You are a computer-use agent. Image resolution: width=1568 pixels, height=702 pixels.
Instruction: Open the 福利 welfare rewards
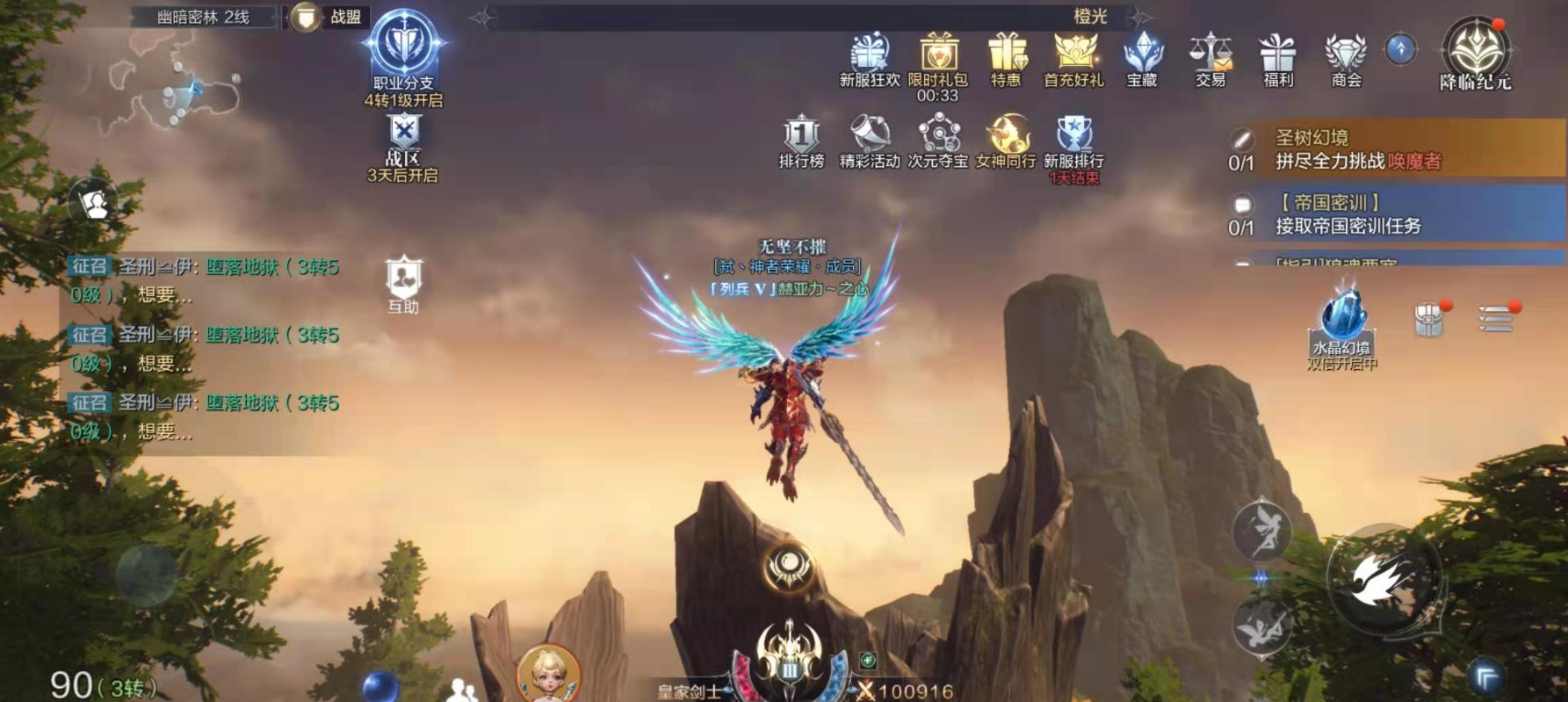(1277, 55)
